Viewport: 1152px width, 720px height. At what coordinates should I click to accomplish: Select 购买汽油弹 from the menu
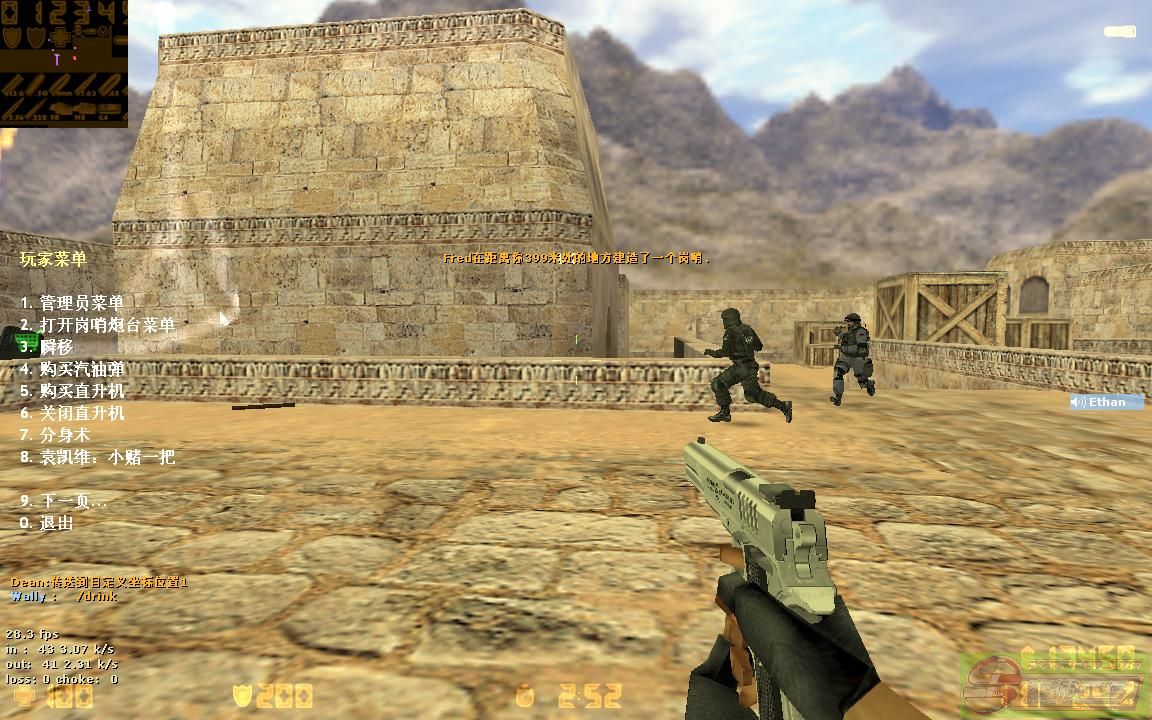pos(72,369)
